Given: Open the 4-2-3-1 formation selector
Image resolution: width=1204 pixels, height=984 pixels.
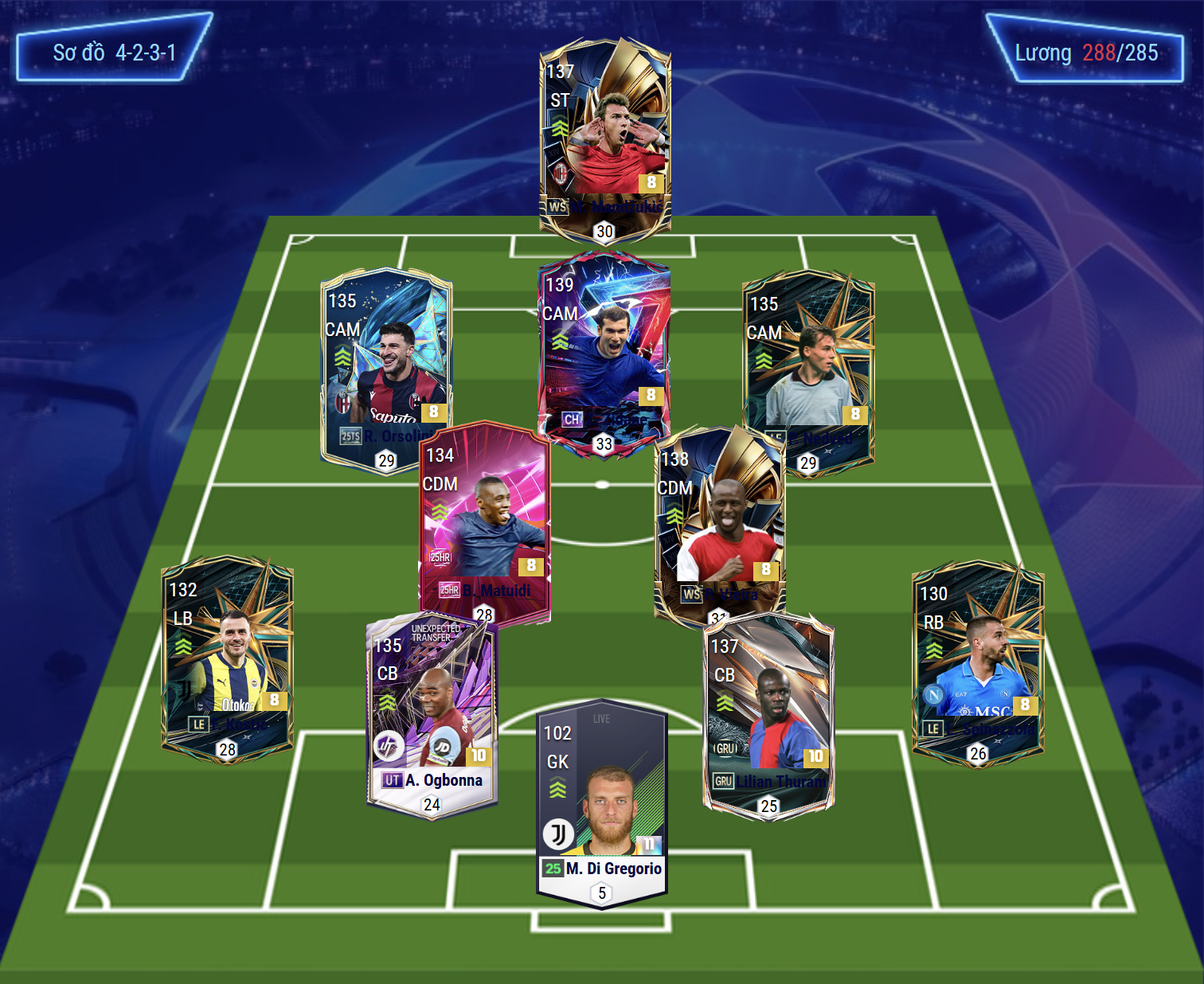Looking at the screenshot, I should click(x=114, y=53).
